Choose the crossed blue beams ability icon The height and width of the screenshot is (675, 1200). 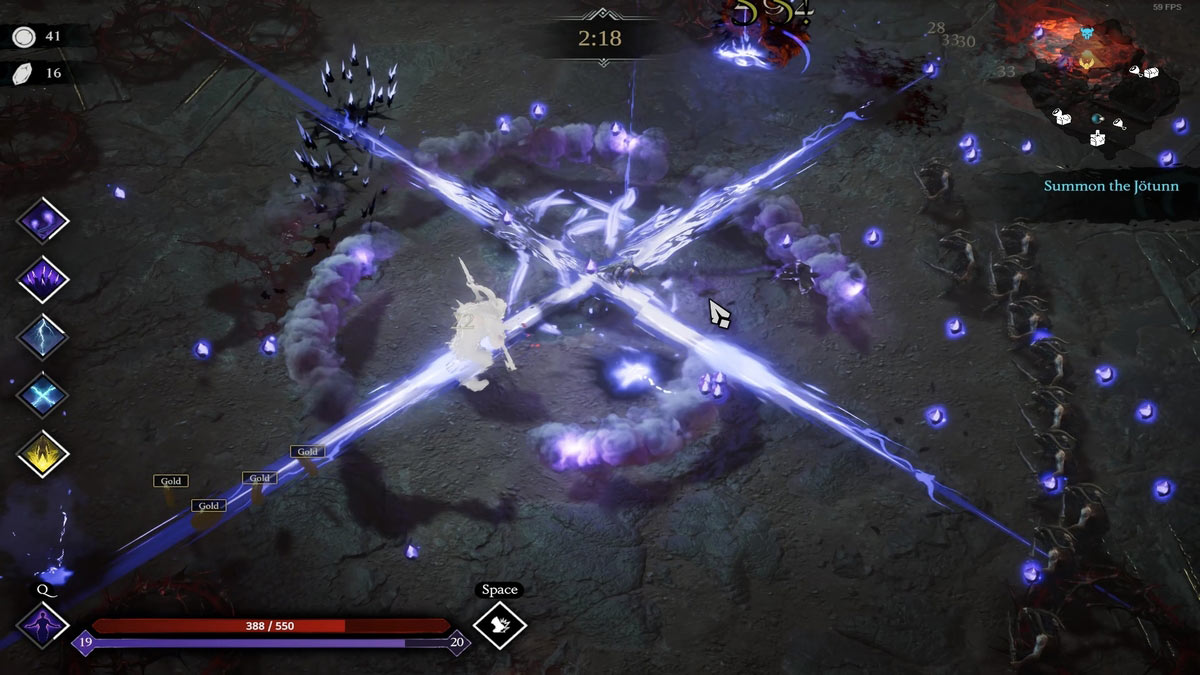point(43,394)
